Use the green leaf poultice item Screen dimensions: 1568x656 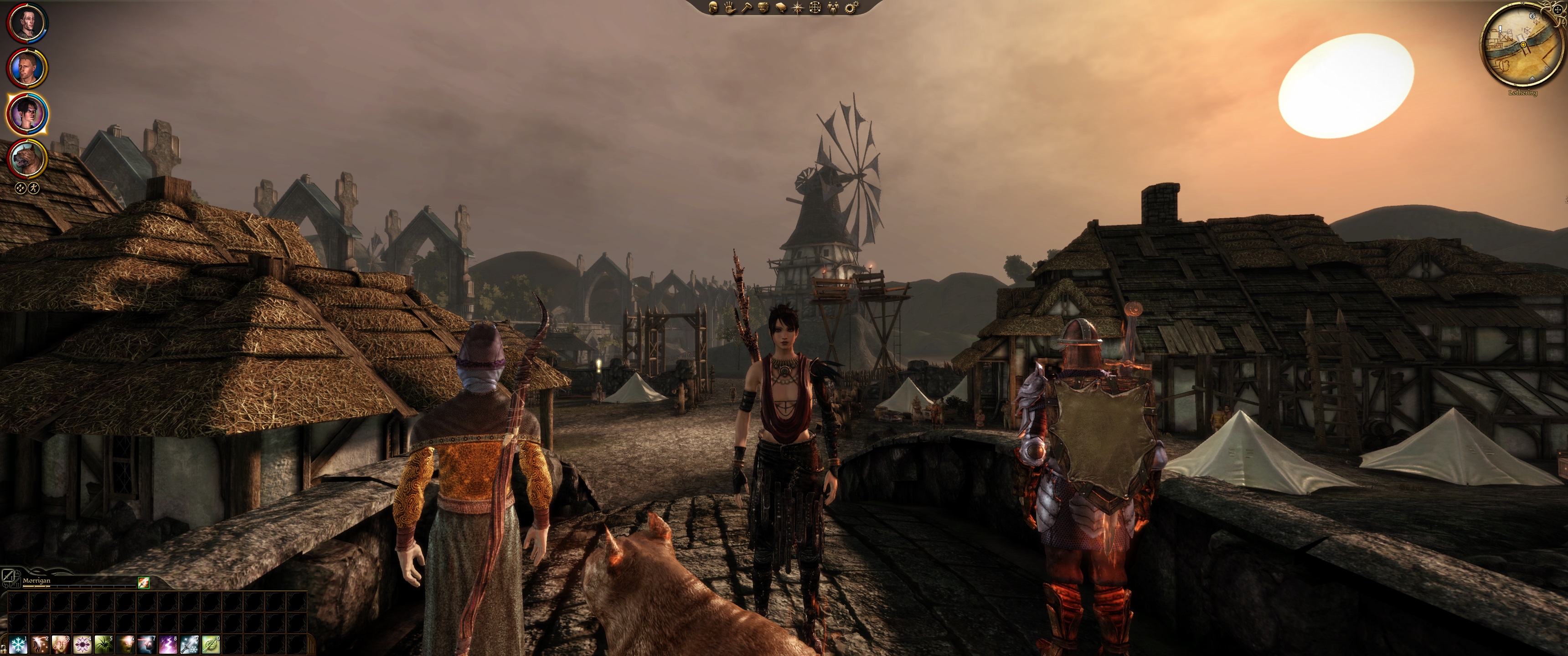[211, 644]
